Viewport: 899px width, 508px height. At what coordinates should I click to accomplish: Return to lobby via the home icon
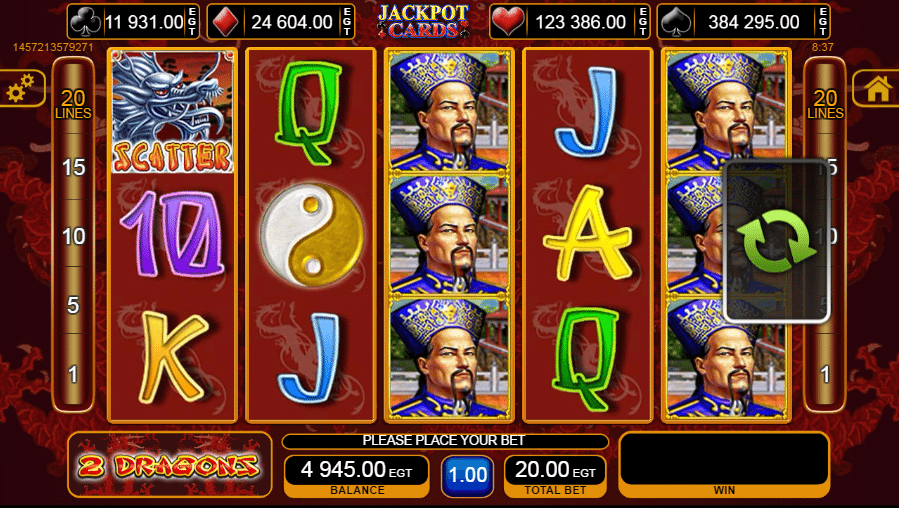click(x=878, y=89)
